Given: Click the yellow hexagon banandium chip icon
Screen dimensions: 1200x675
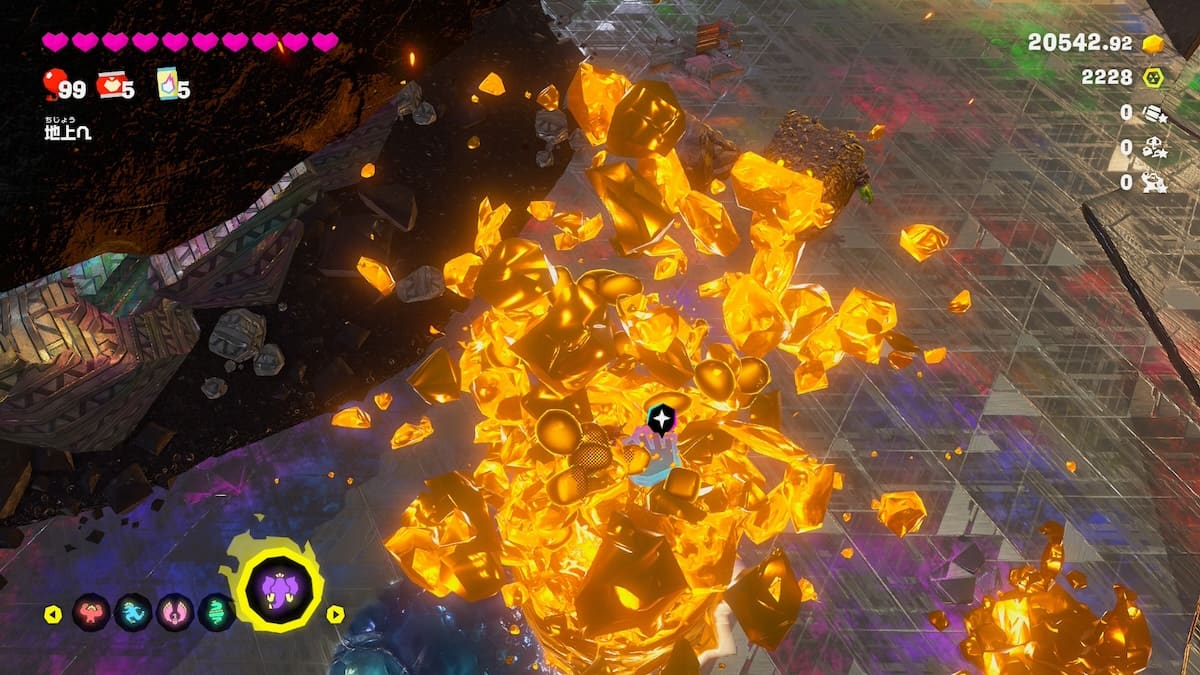Looking at the screenshot, I should (1153, 77).
